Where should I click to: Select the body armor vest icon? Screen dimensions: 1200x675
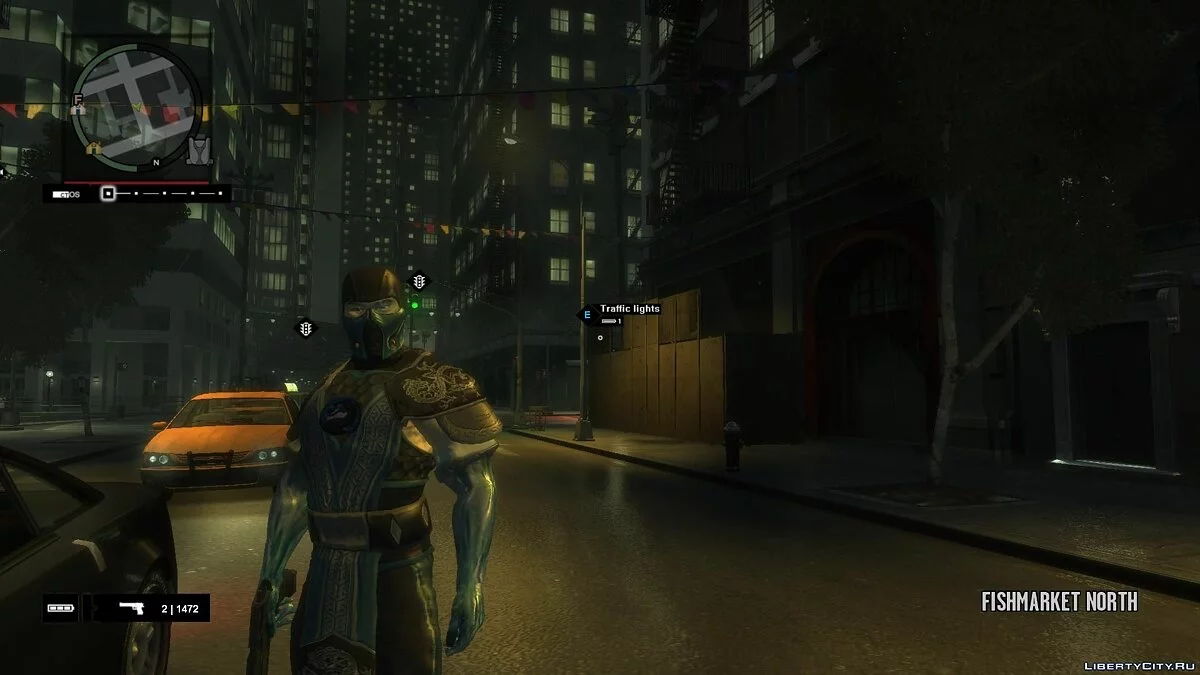tap(199, 150)
